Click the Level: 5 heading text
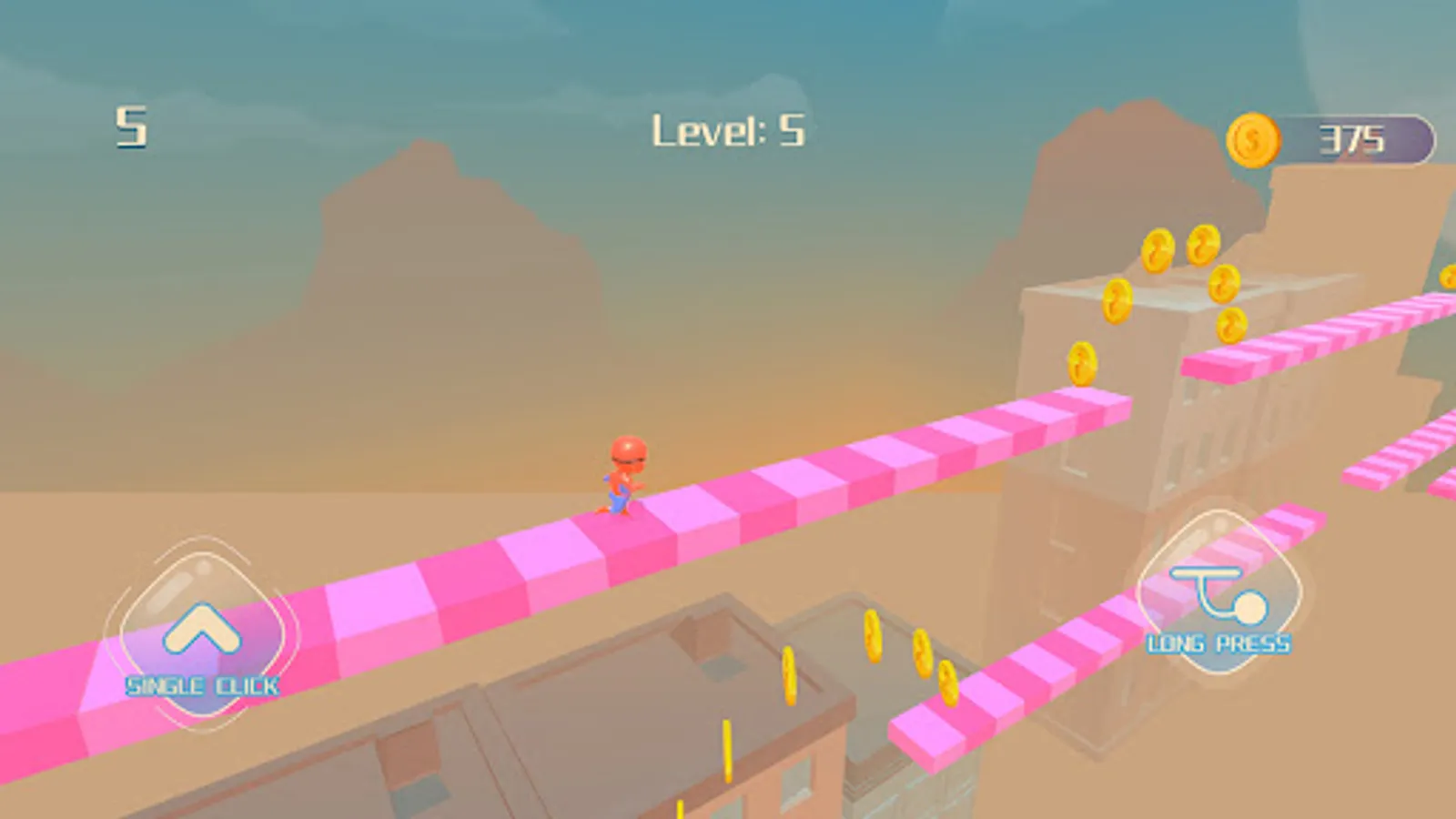The width and height of the screenshot is (1456, 819). coord(728,130)
